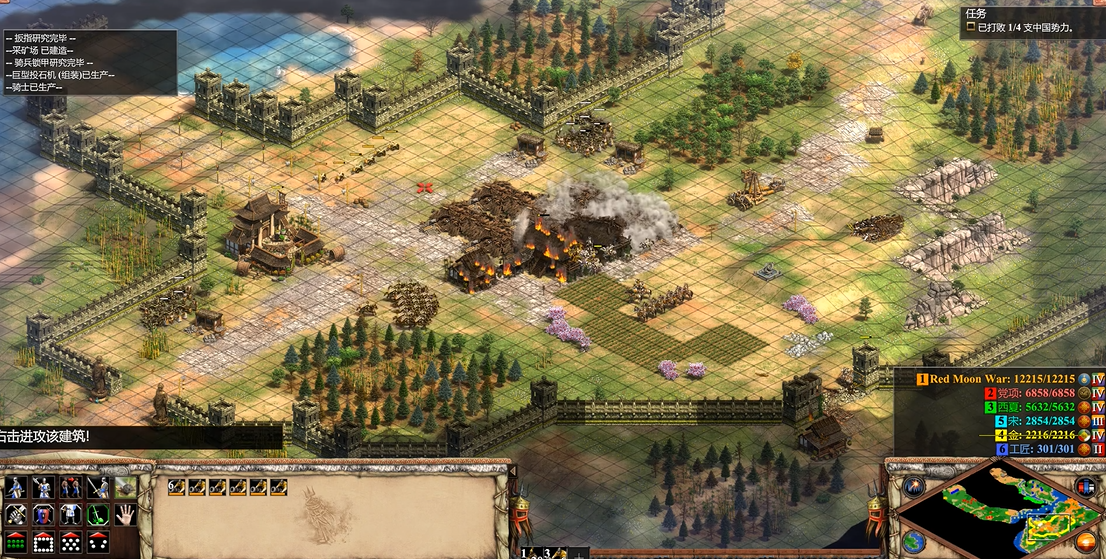Send a flare signal from minimap button

coord(913,487)
